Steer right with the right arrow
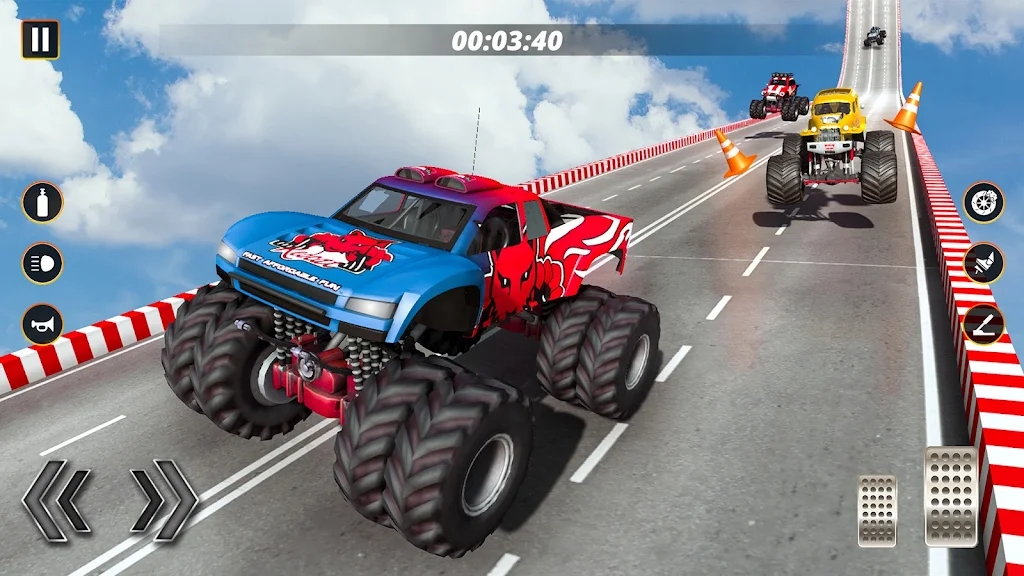The height and width of the screenshot is (576, 1024). coord(164,500)
